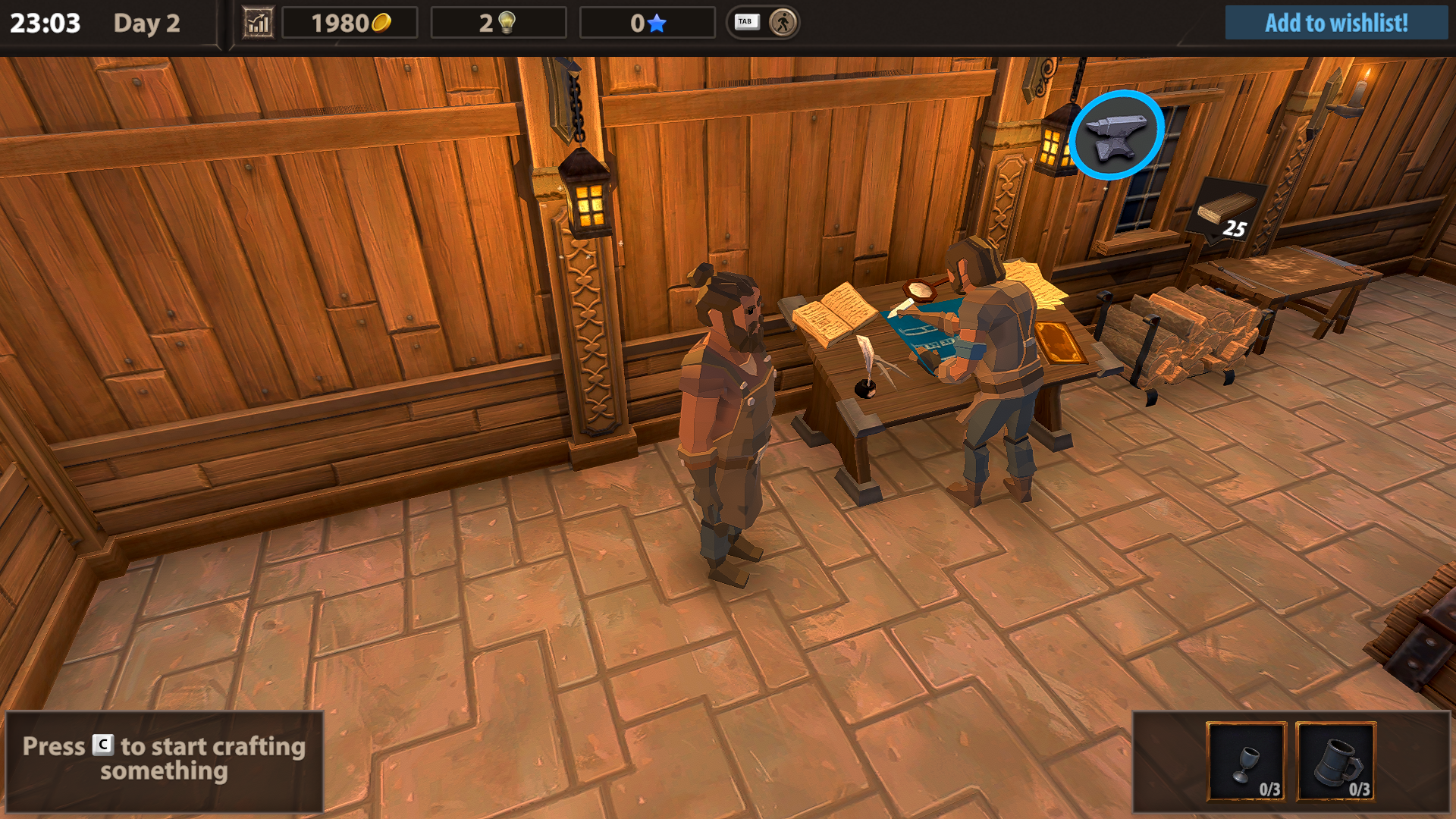
Task: Toggle walk mode with the TAB switch
Action: click(x=746, y=22)
